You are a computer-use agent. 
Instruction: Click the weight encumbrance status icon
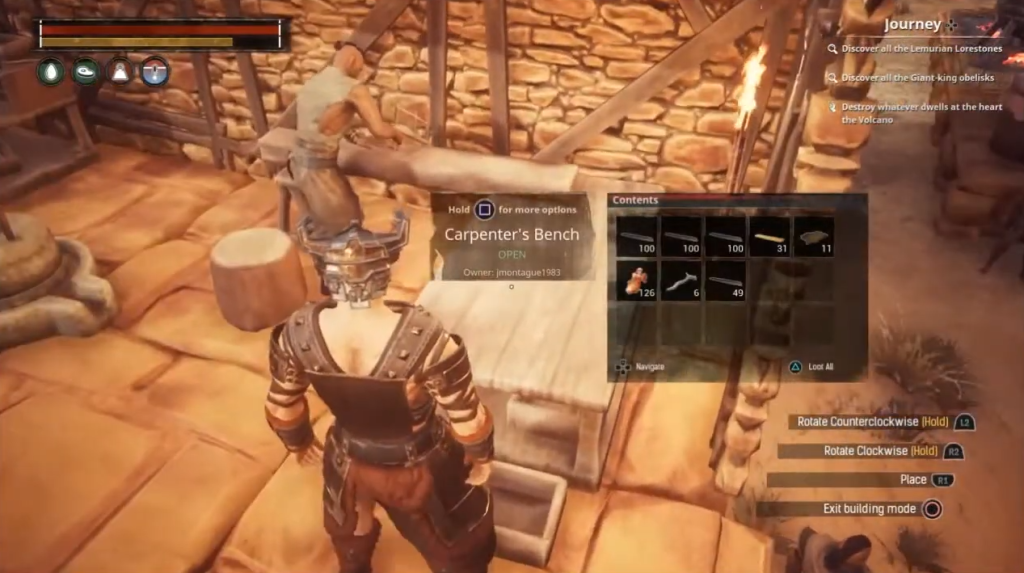[120, 72]
